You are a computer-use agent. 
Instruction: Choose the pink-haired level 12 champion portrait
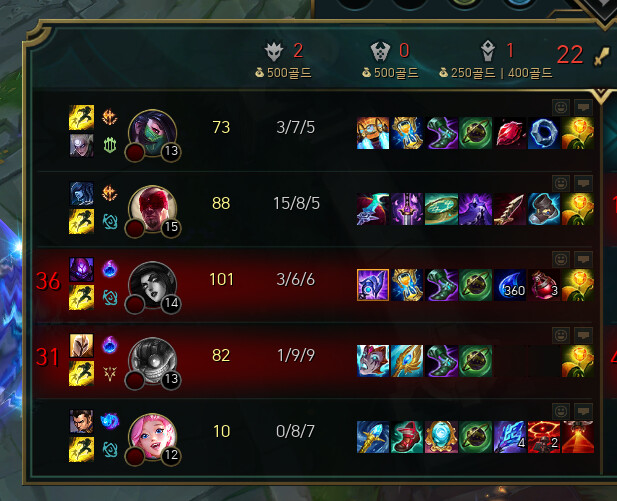152,435
